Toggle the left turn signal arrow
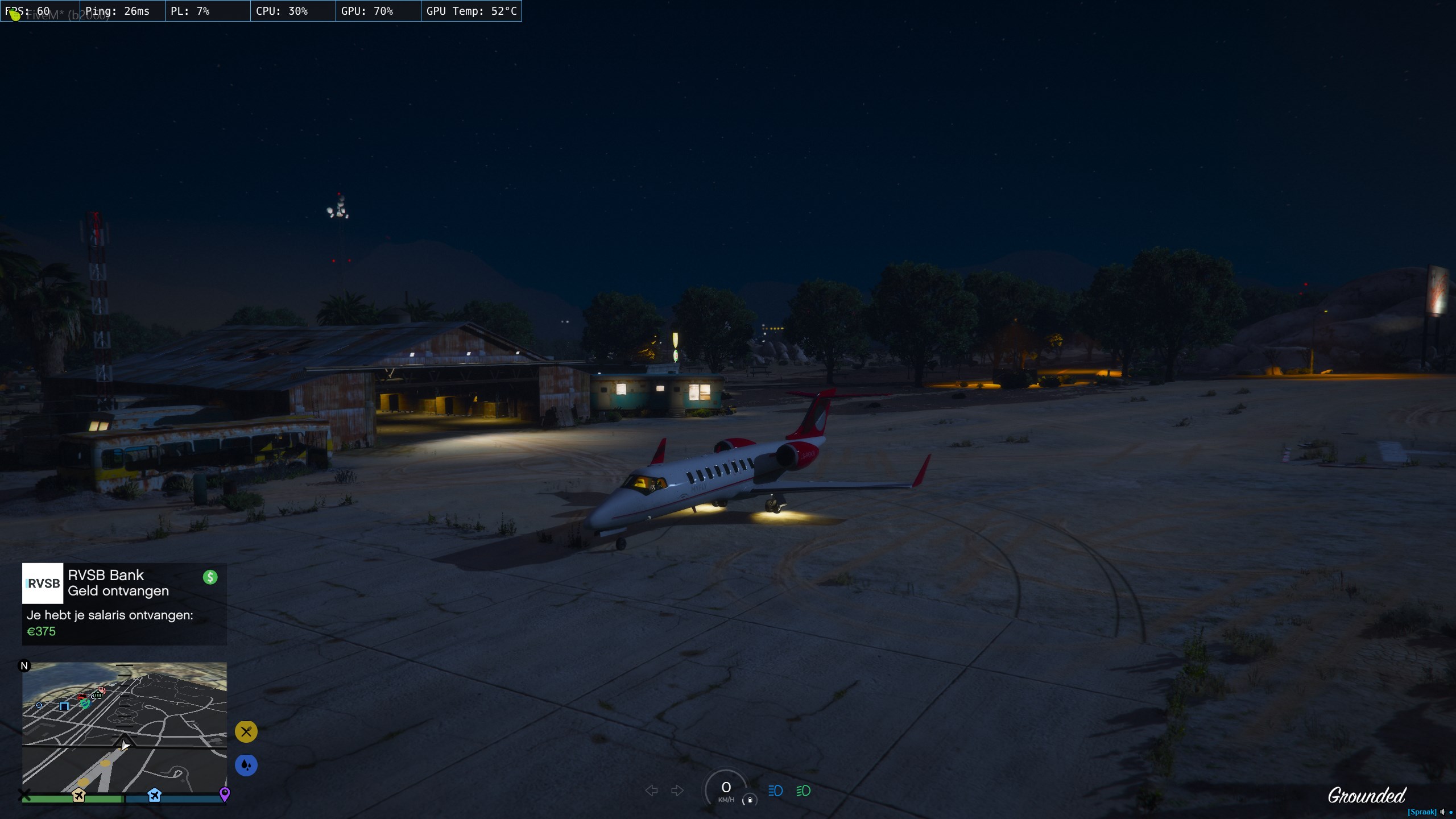The image size is (1456, 819). pyautogui.click(x=652, y=791)
